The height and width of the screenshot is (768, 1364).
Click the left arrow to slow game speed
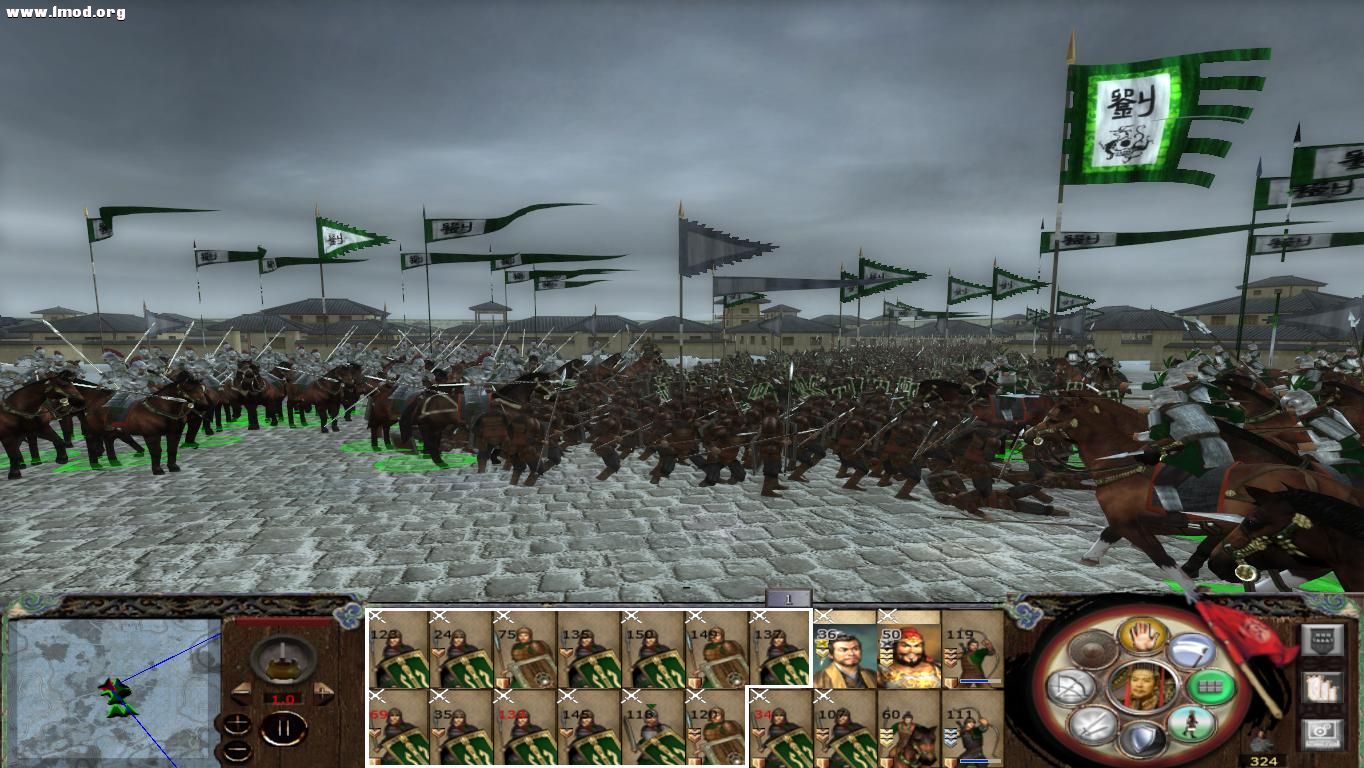241,692
